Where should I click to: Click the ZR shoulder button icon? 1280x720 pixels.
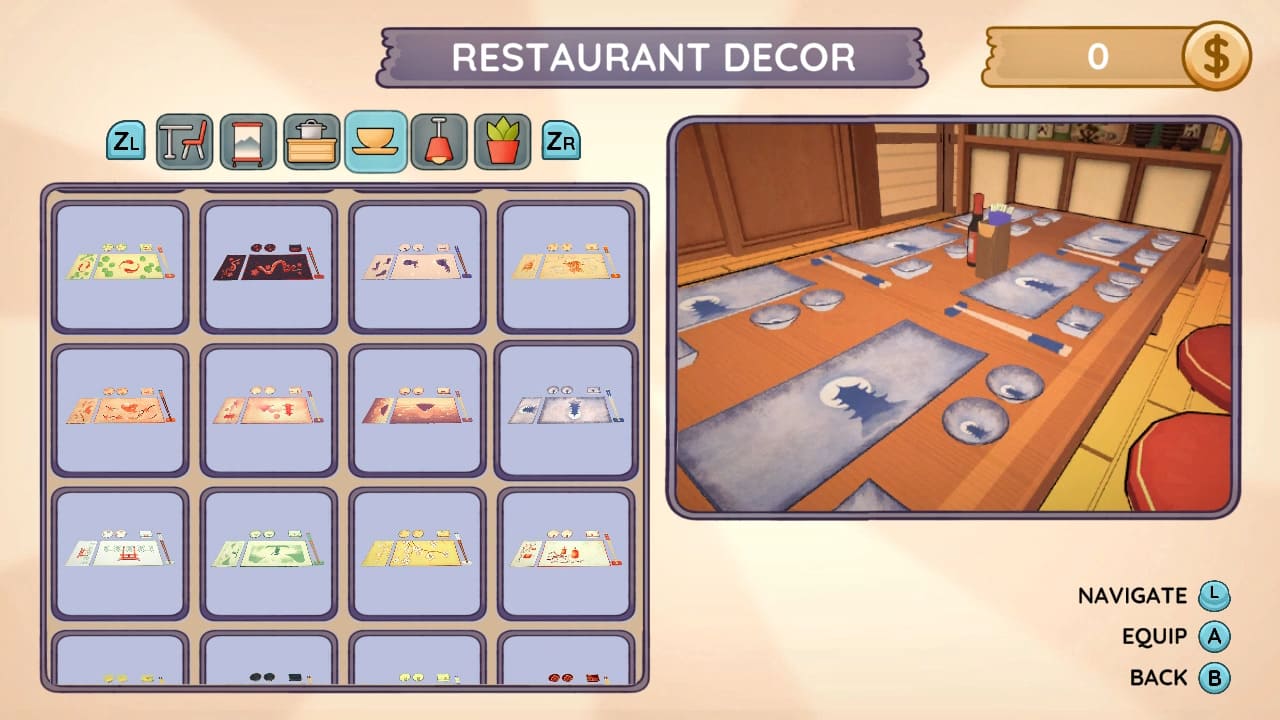tap(561, 141)
